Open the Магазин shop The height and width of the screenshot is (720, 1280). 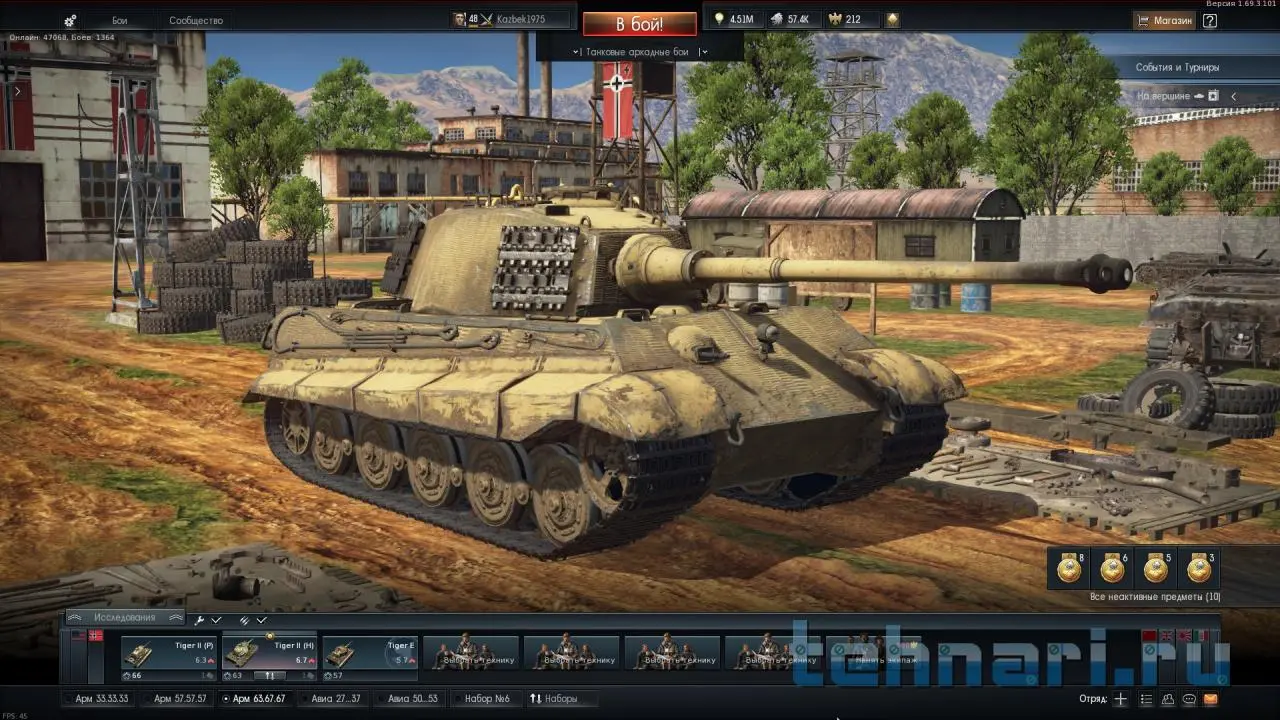1165,20
